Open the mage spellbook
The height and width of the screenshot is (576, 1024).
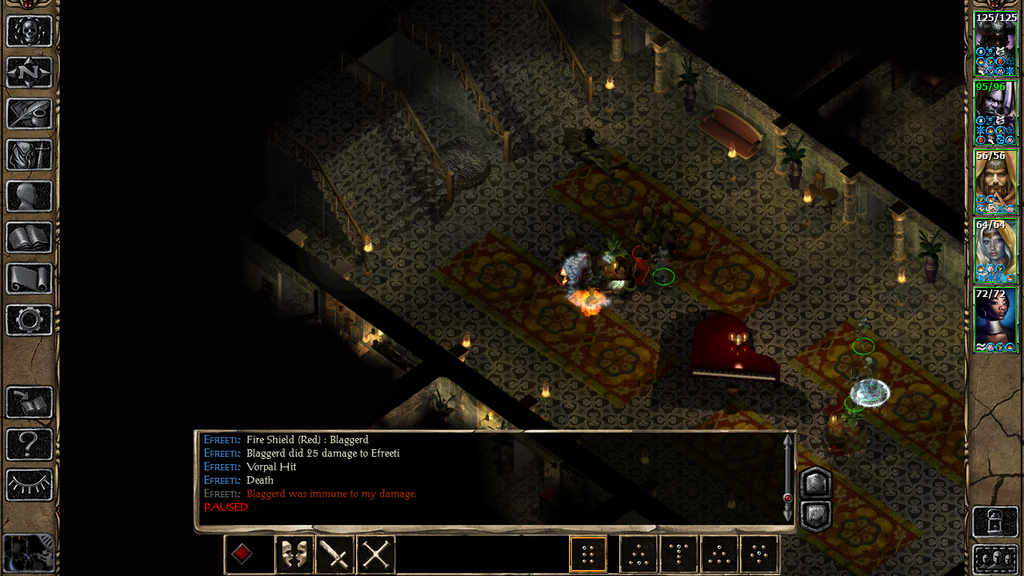pyautogui.click(x=29, y=237)
